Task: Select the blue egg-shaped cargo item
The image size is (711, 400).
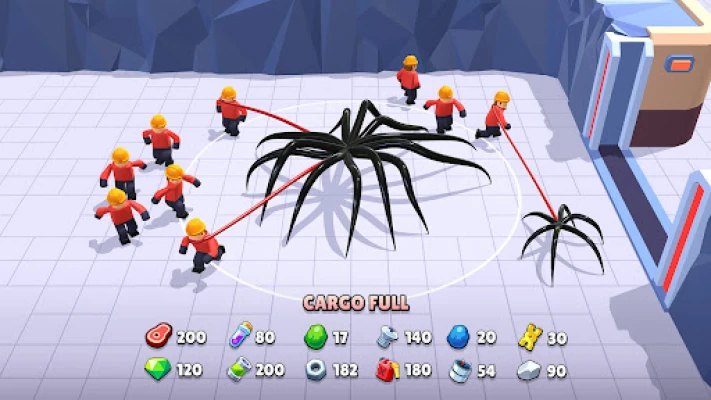Action: tap(459, 337)
